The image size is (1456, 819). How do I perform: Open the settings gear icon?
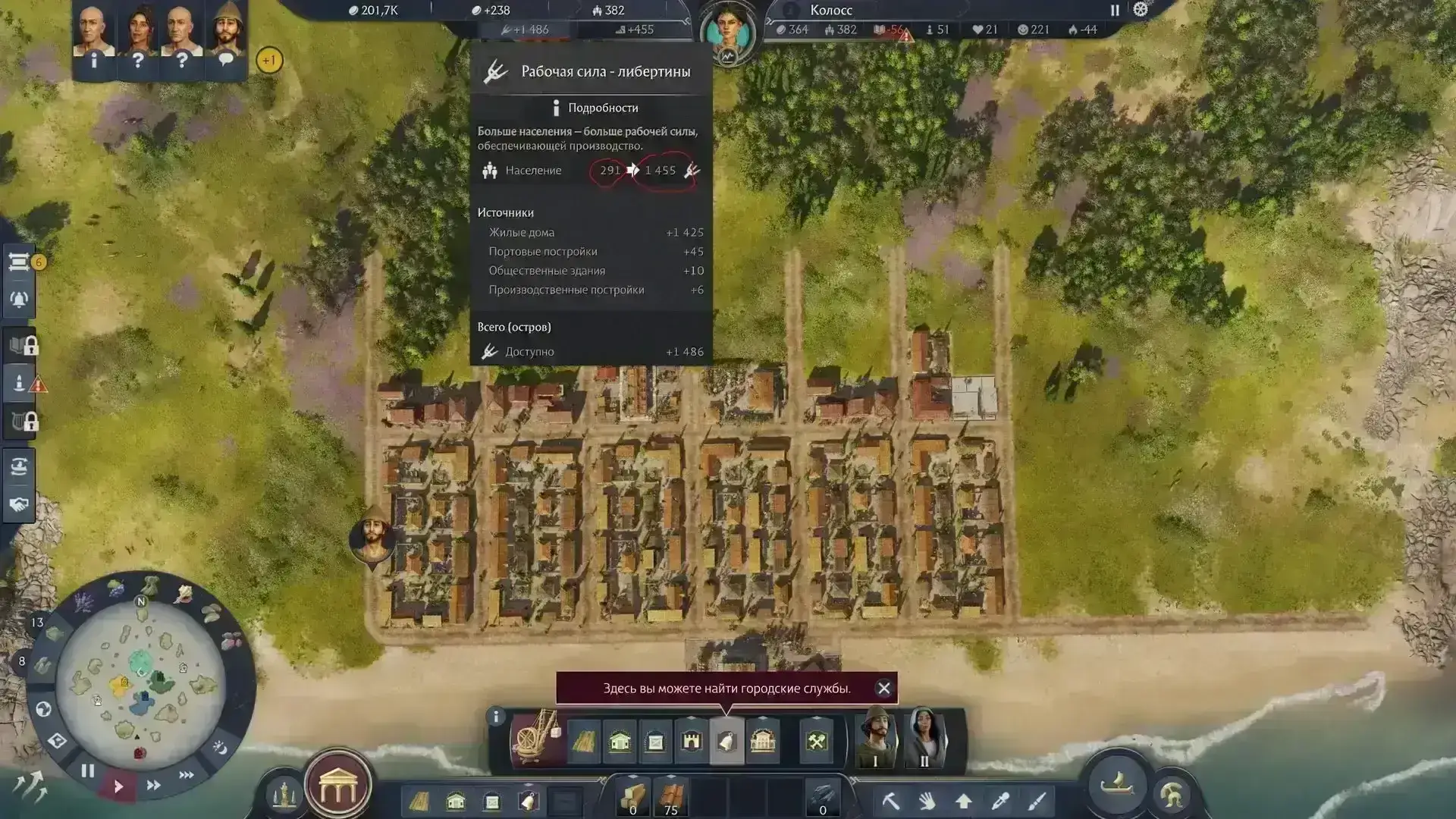(1140, 10)
